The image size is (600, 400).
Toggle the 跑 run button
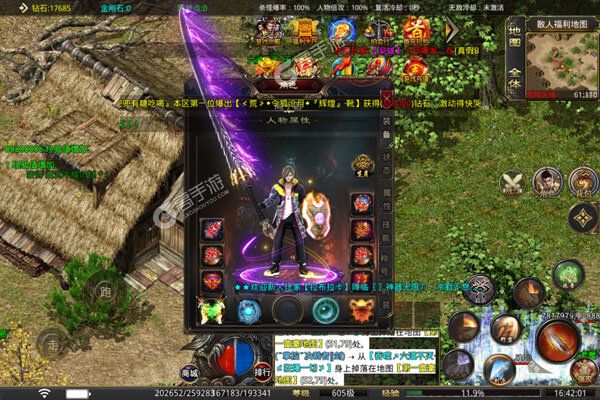pos(104,293)
